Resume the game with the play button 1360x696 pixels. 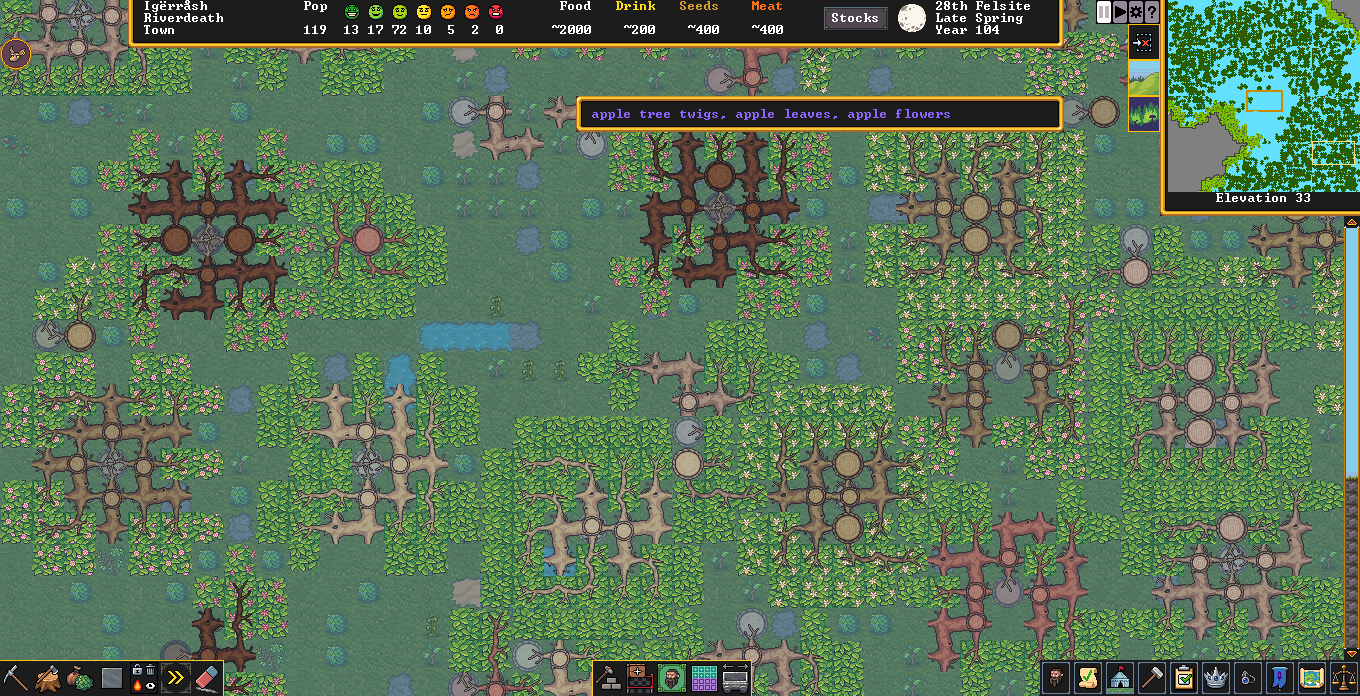tap(1120, 12)
